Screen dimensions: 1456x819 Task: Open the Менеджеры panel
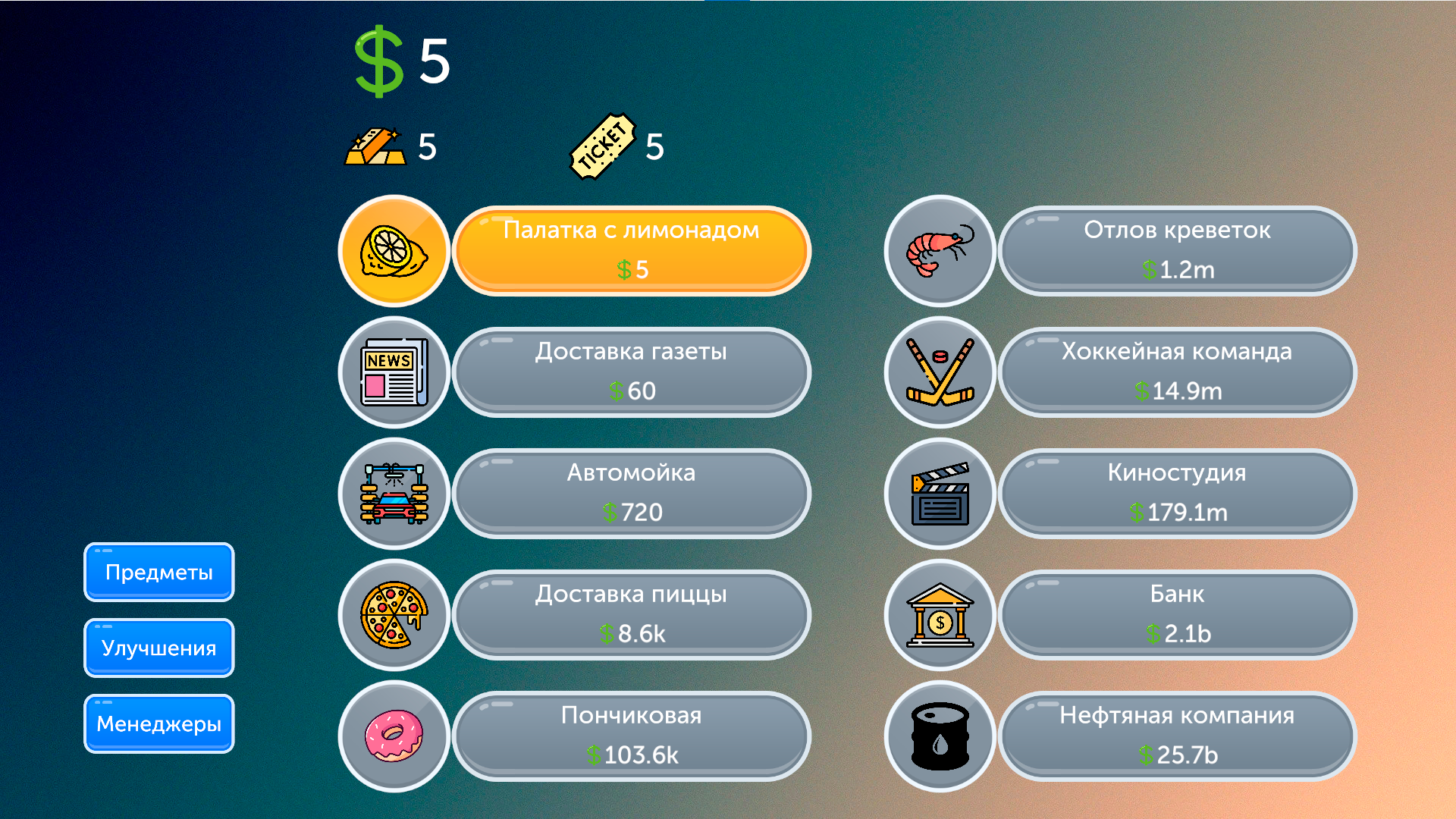pyautogui.click(x=158, y=724)
